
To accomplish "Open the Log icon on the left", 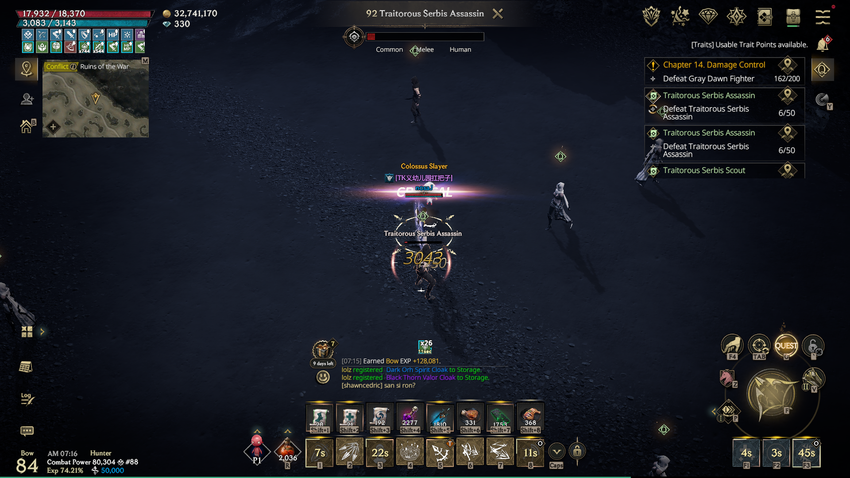I will [27, 398].
